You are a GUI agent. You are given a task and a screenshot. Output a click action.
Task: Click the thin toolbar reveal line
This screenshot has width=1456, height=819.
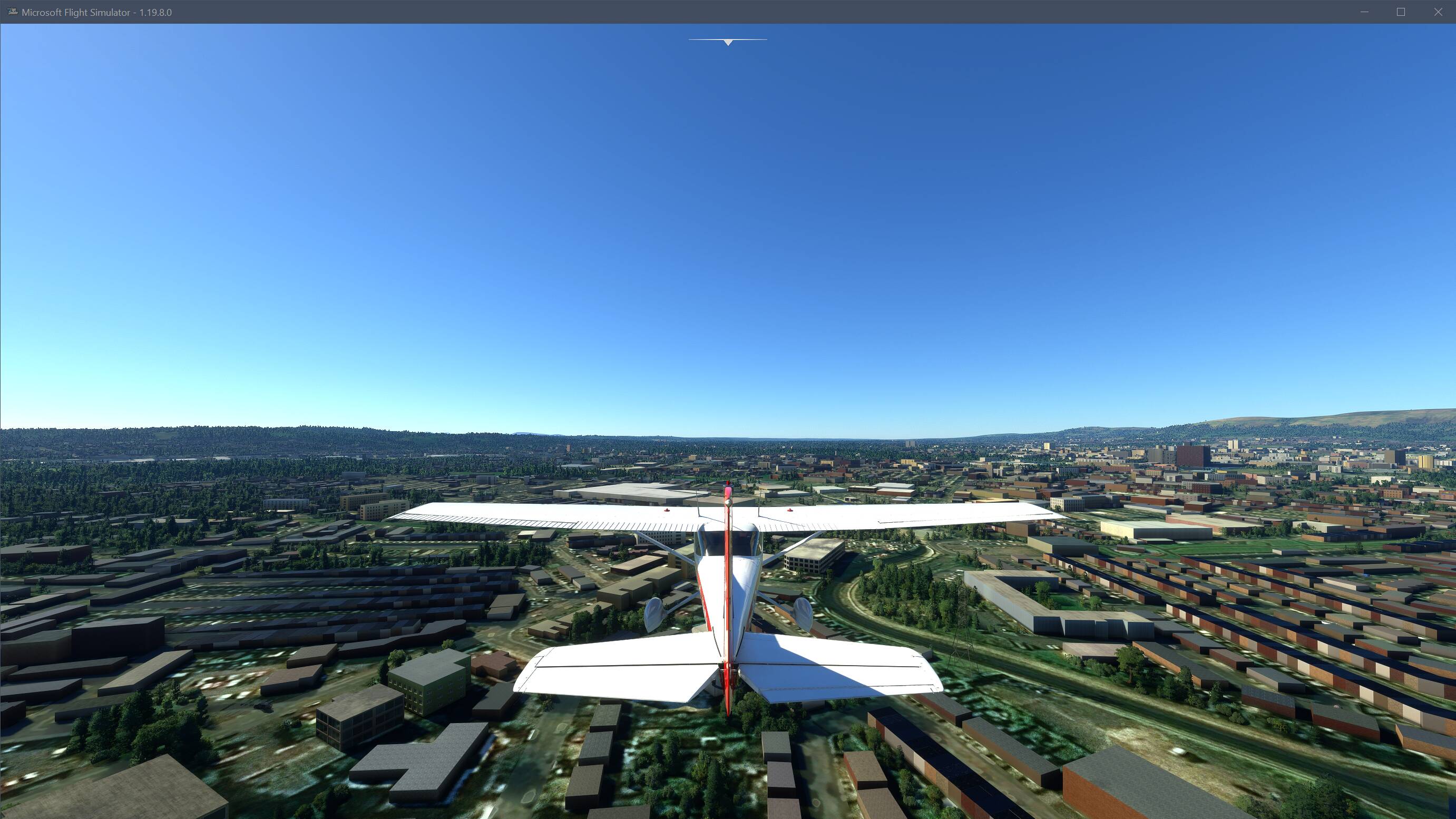(x=728, y=40)
